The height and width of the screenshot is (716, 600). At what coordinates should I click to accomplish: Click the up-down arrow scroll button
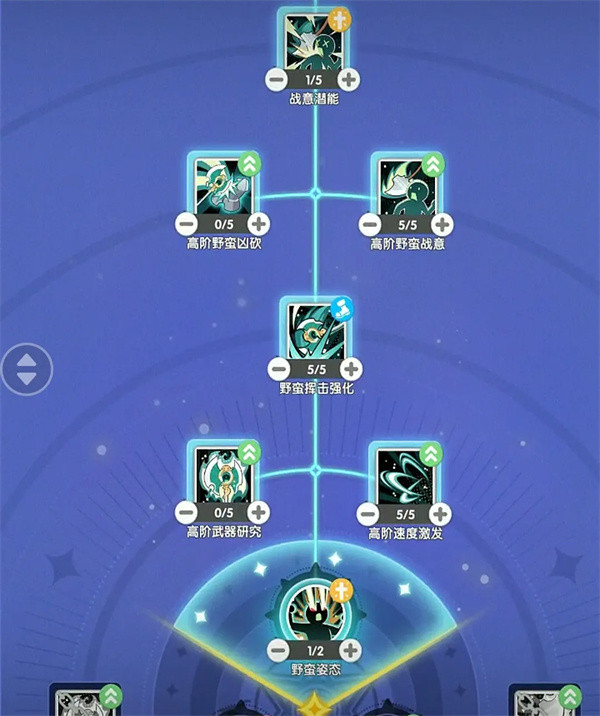pyautogui.click(x=26, y=368)
